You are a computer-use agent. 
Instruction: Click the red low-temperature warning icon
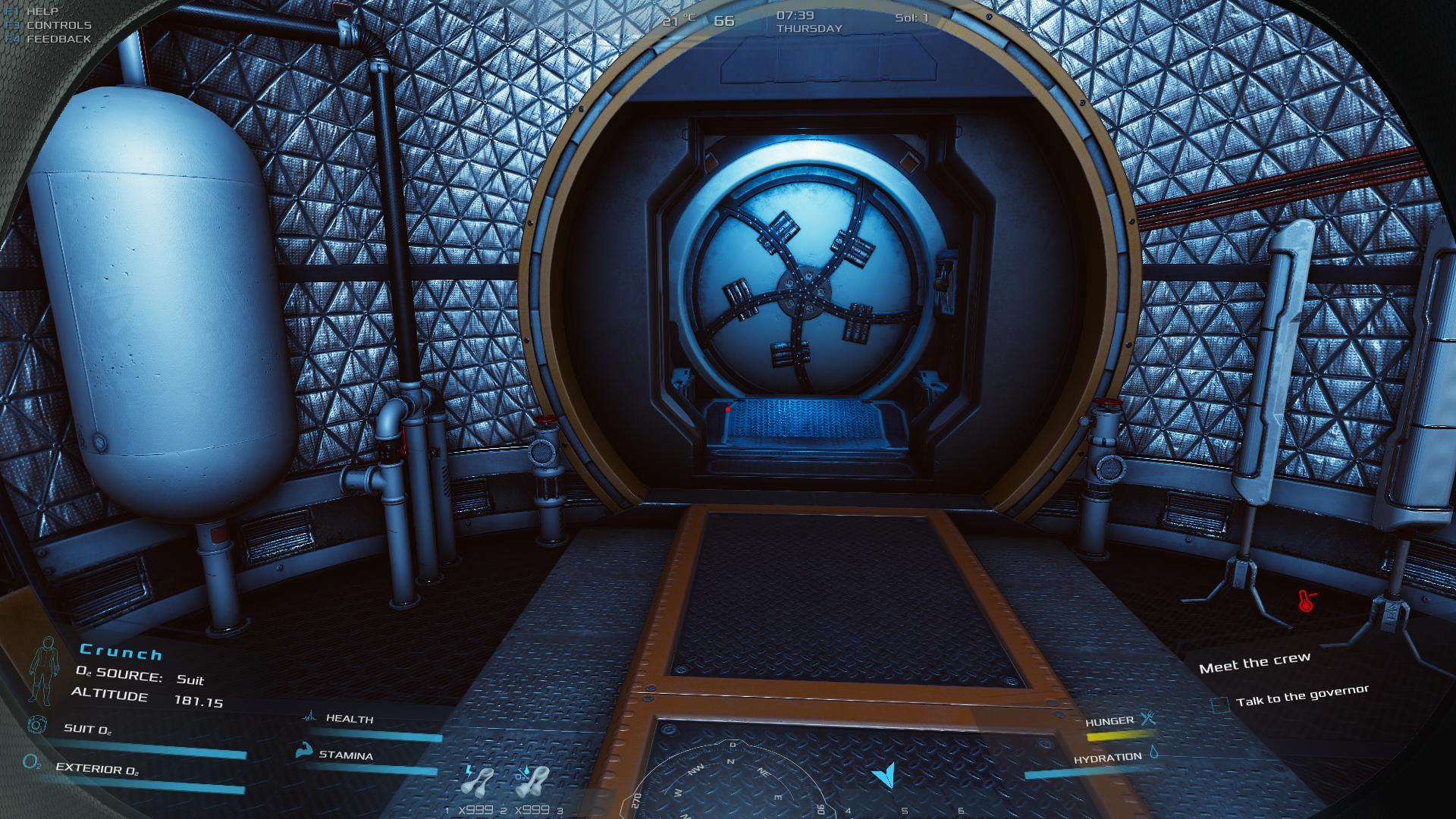(1307, 601)
